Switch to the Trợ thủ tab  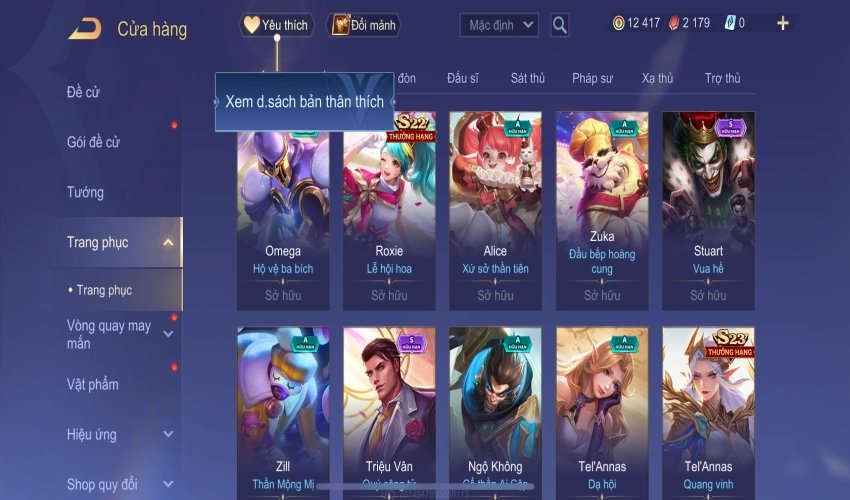tap(722, 78)
